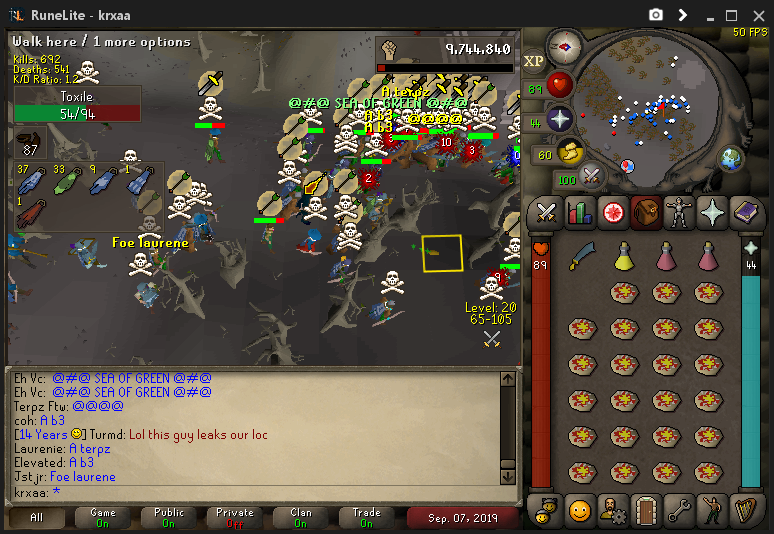Image resolution: width=774 pixels, height=534 pixels.
Task: Click the yellow potion in the inventory
Action: (625, 257)
